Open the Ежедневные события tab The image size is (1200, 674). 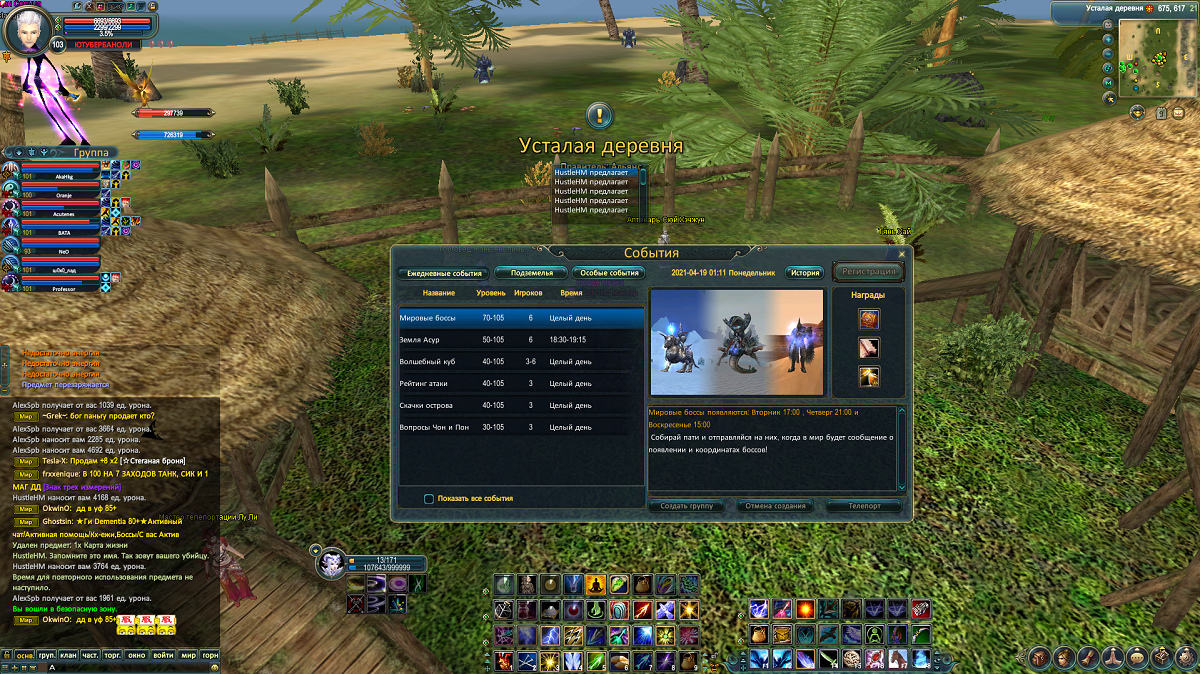click(442, 272)
